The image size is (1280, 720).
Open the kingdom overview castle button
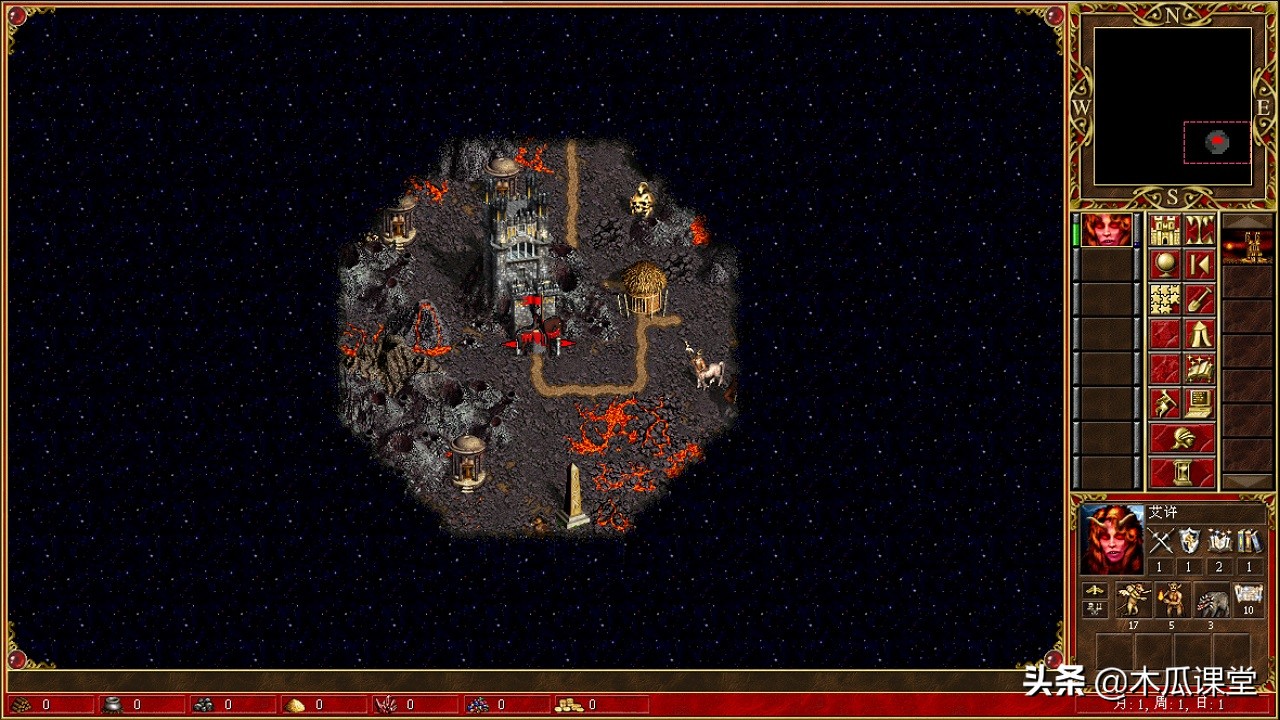pos(1165,230)
